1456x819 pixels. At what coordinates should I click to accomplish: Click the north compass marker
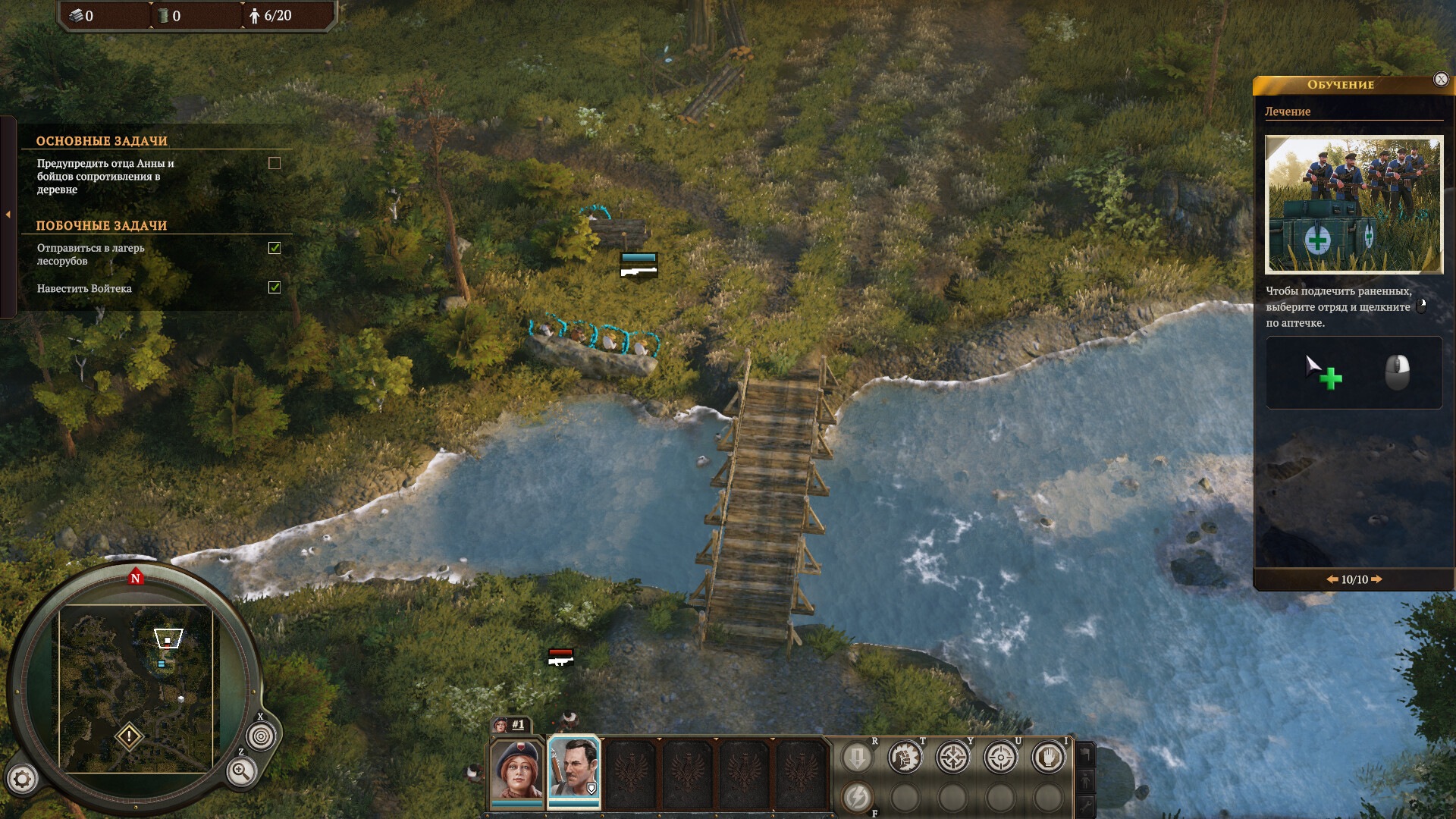(x=136, y=578)
